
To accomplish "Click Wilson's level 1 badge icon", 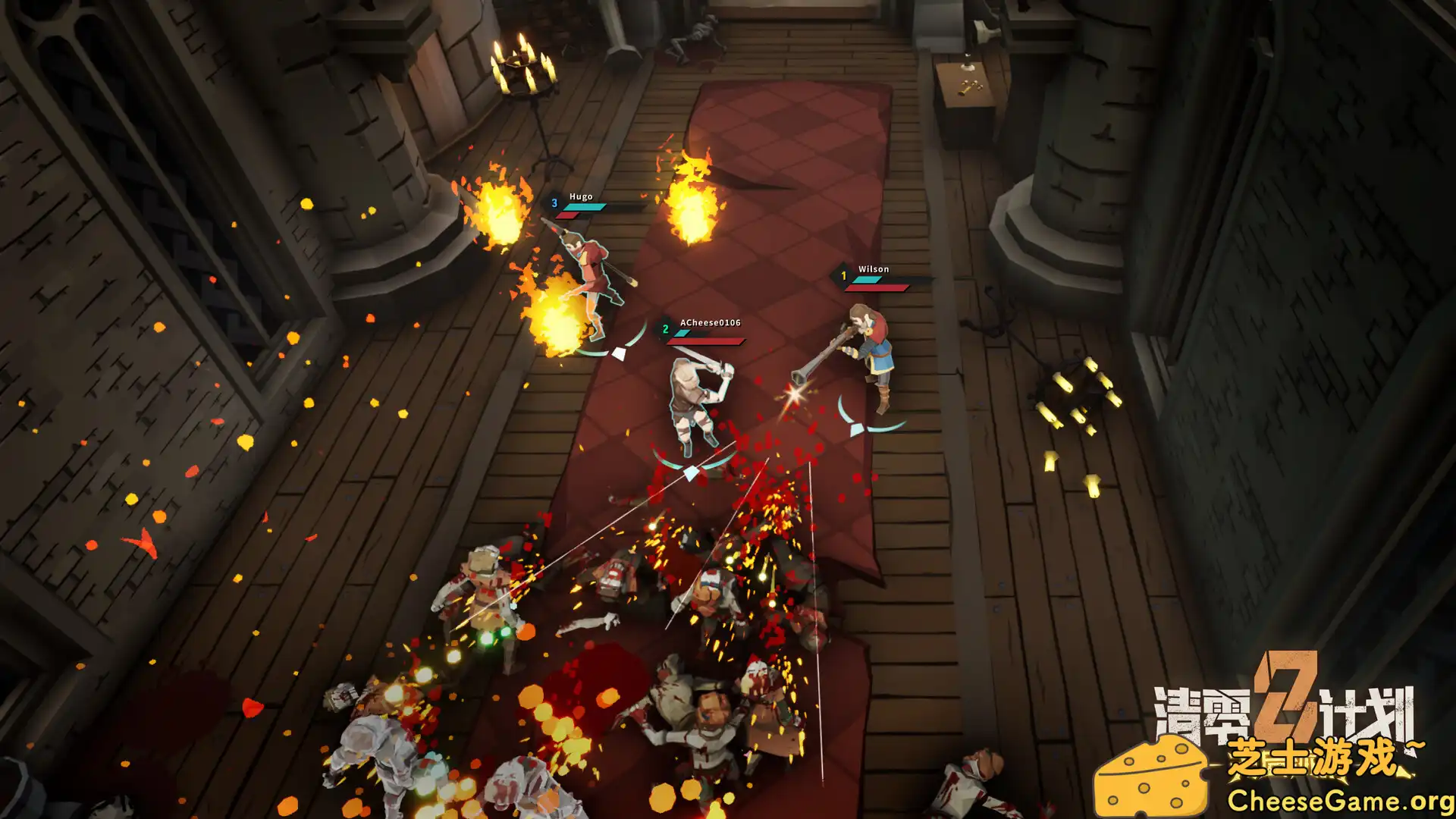I will click(844, 275).
